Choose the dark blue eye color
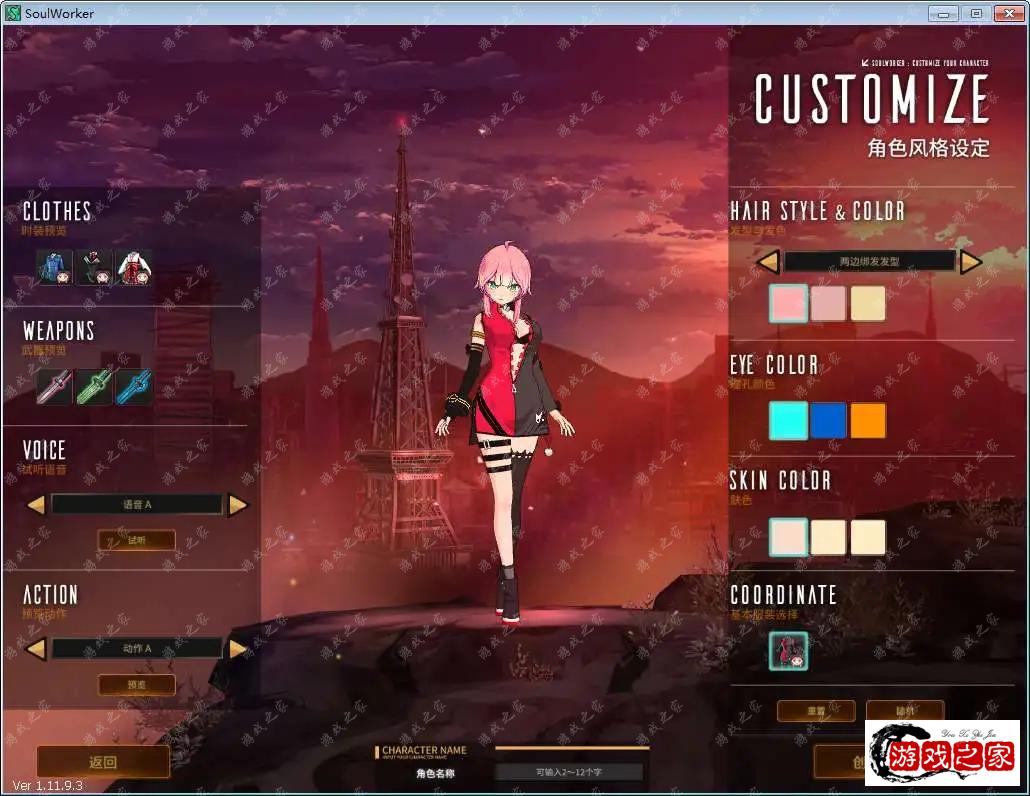The image size is (1030, 796). (x=828, y=421)
